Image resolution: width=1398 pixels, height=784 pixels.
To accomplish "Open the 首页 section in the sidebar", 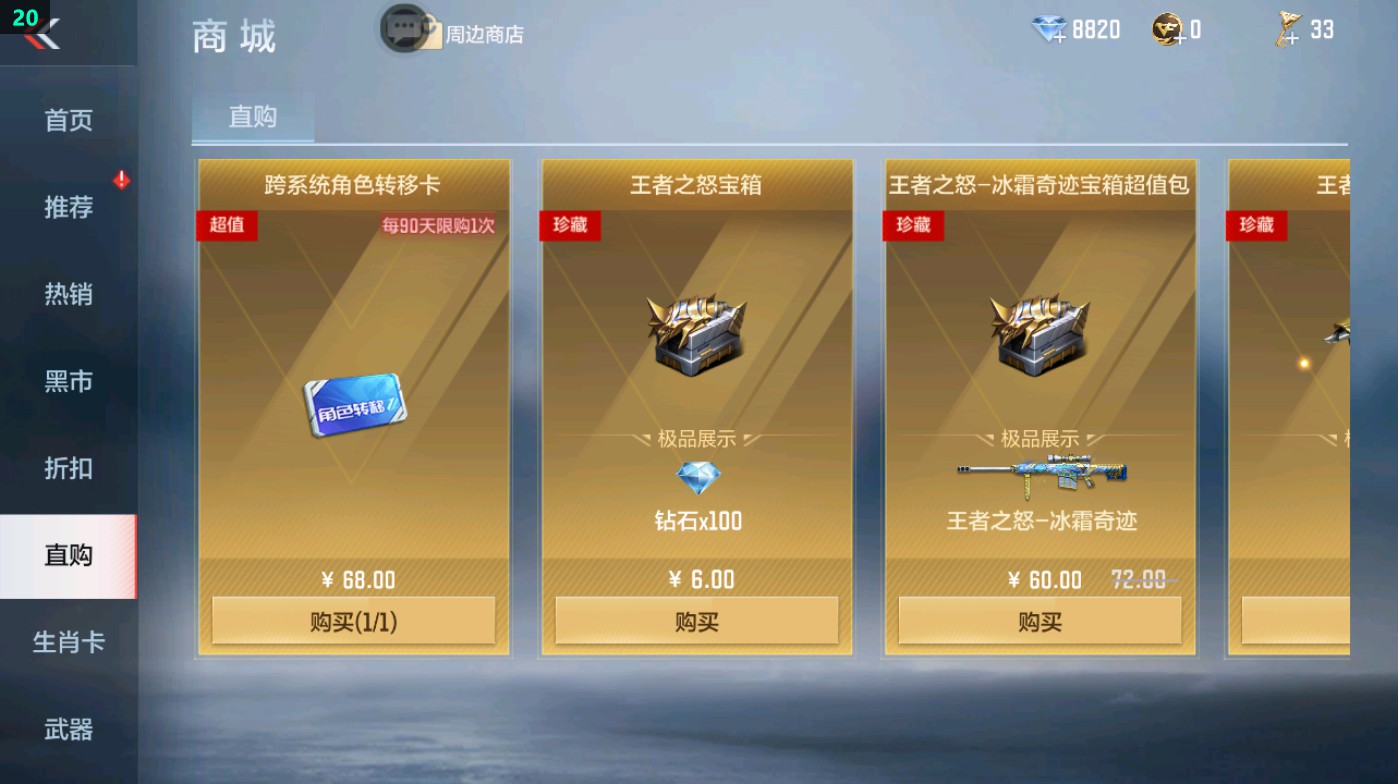I will (65, 119).
